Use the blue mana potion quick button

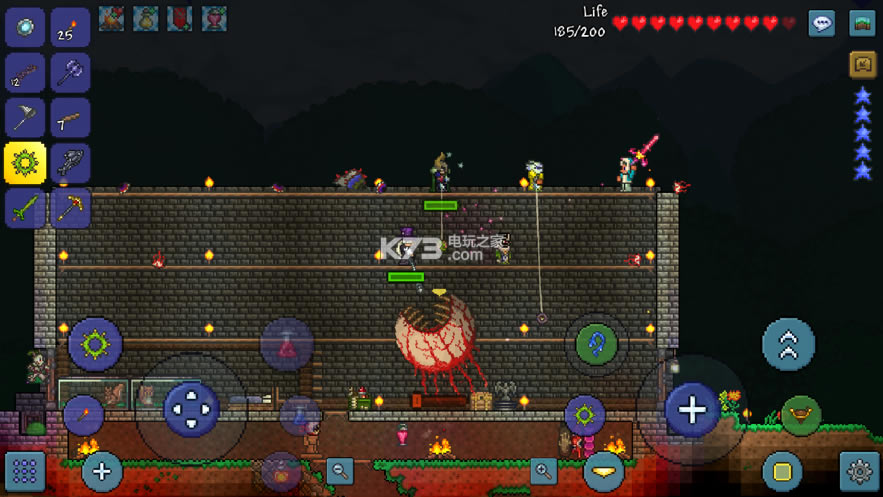pyautogui.click(x=299, y=415)
